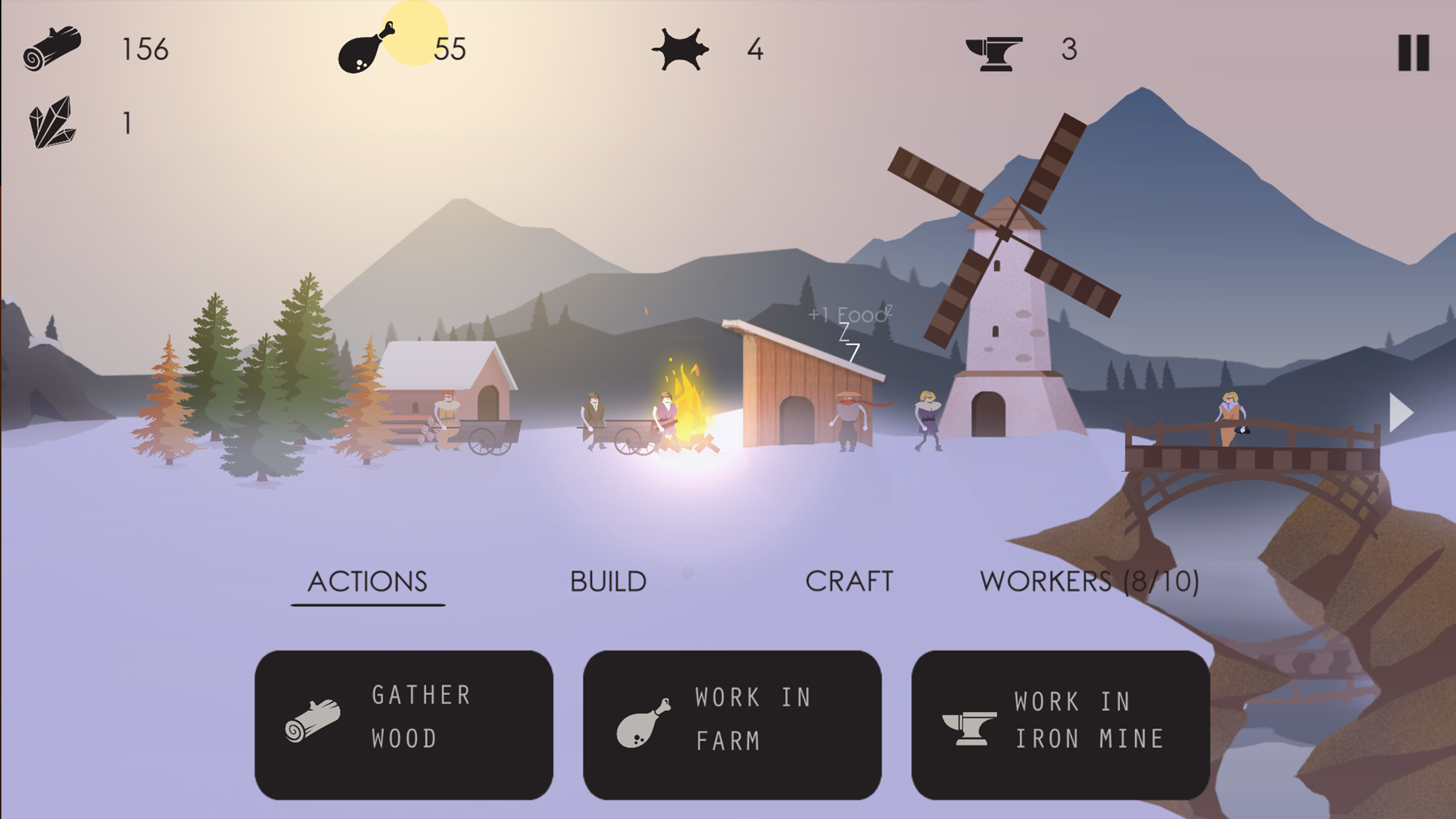Viewport: 1456px width, 819px height.
Task: Switch to the Actions tab
Action: coord(367,582)
